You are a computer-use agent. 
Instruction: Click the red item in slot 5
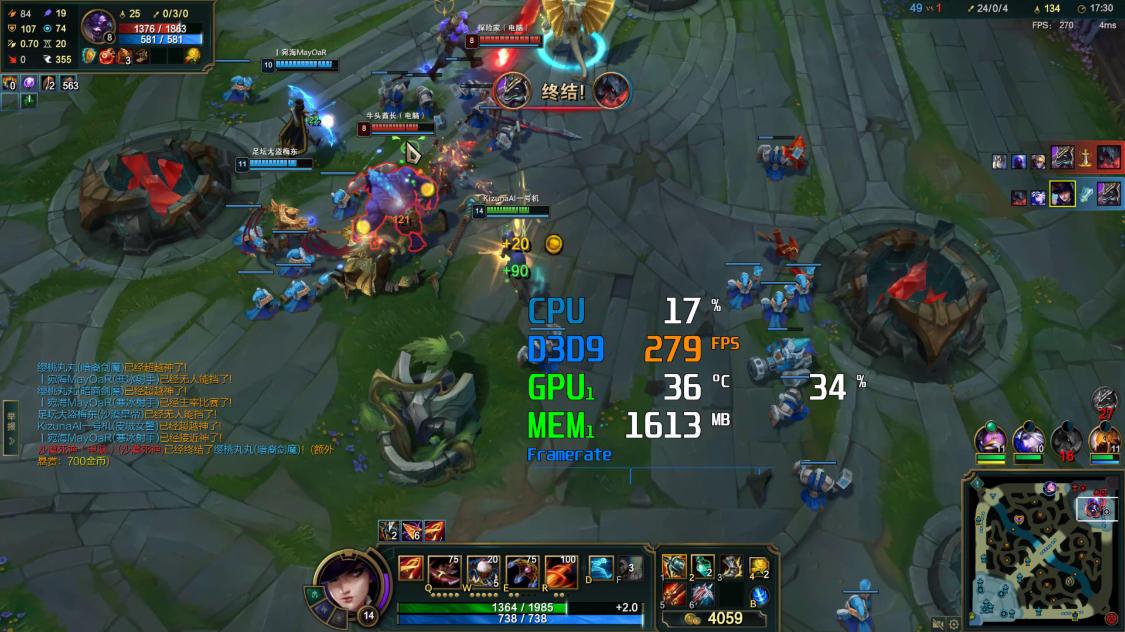(674, 595)
